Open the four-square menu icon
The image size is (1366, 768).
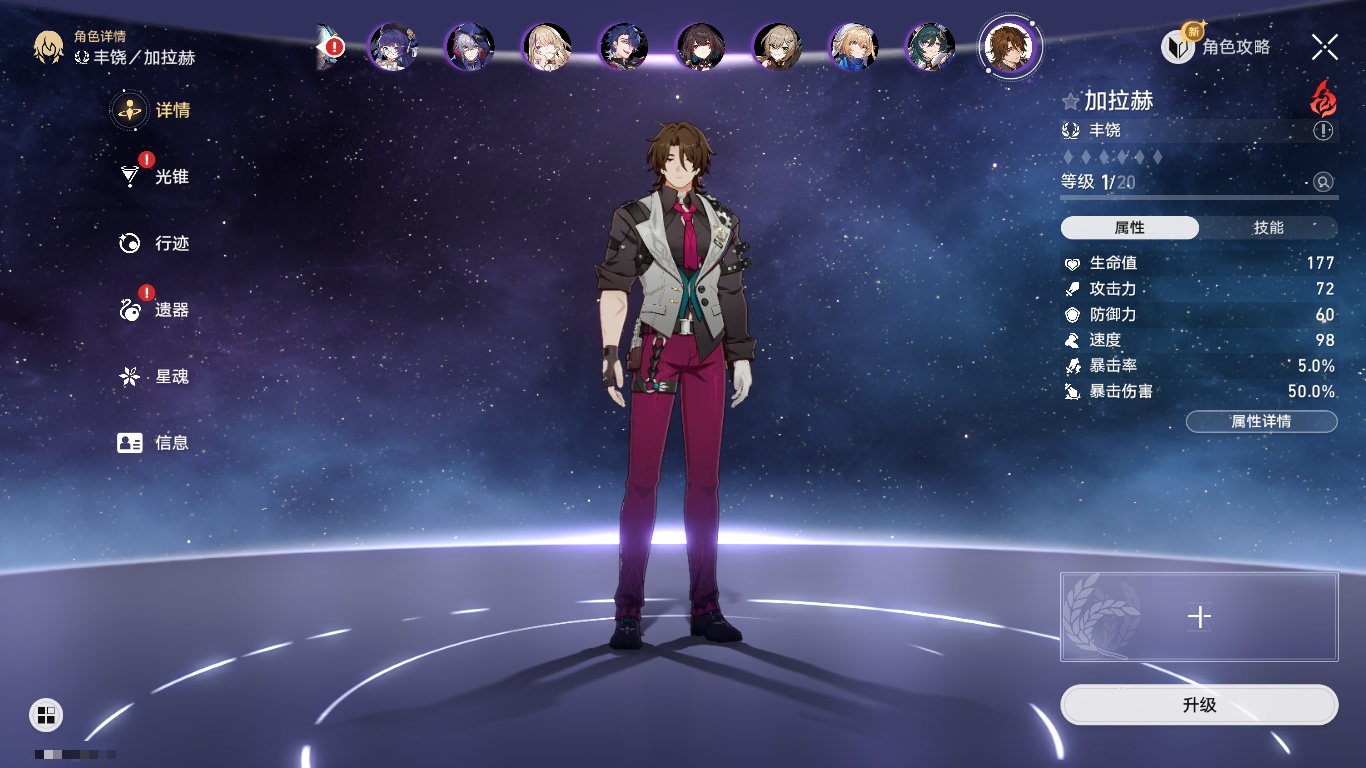(x=46, y=714)
